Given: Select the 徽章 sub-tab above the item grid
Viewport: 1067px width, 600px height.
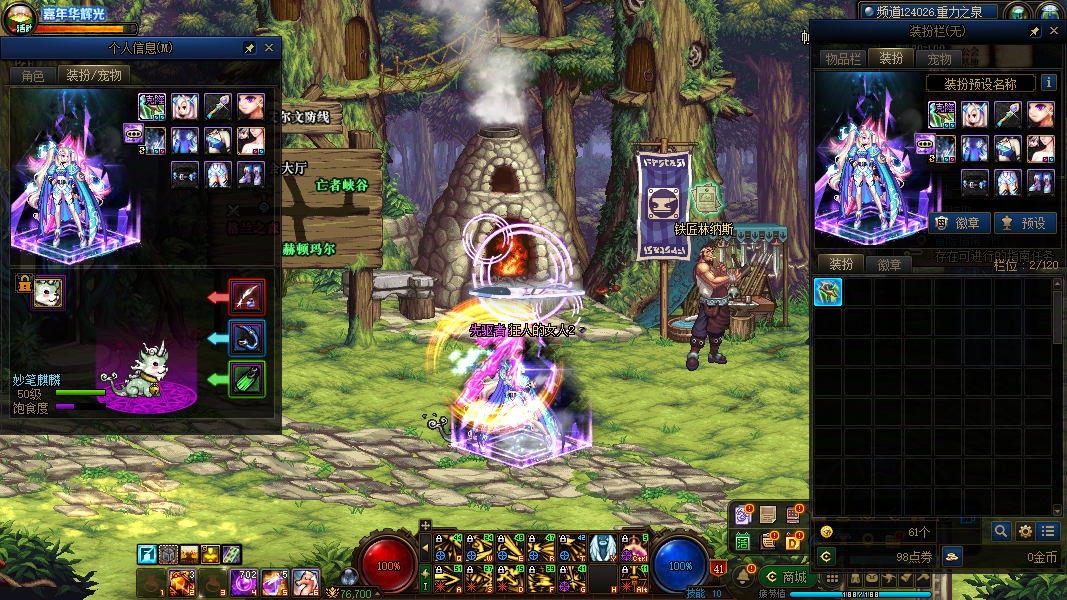Looking at the screenshot, I should pyautogui.click(x=889, y=265).
